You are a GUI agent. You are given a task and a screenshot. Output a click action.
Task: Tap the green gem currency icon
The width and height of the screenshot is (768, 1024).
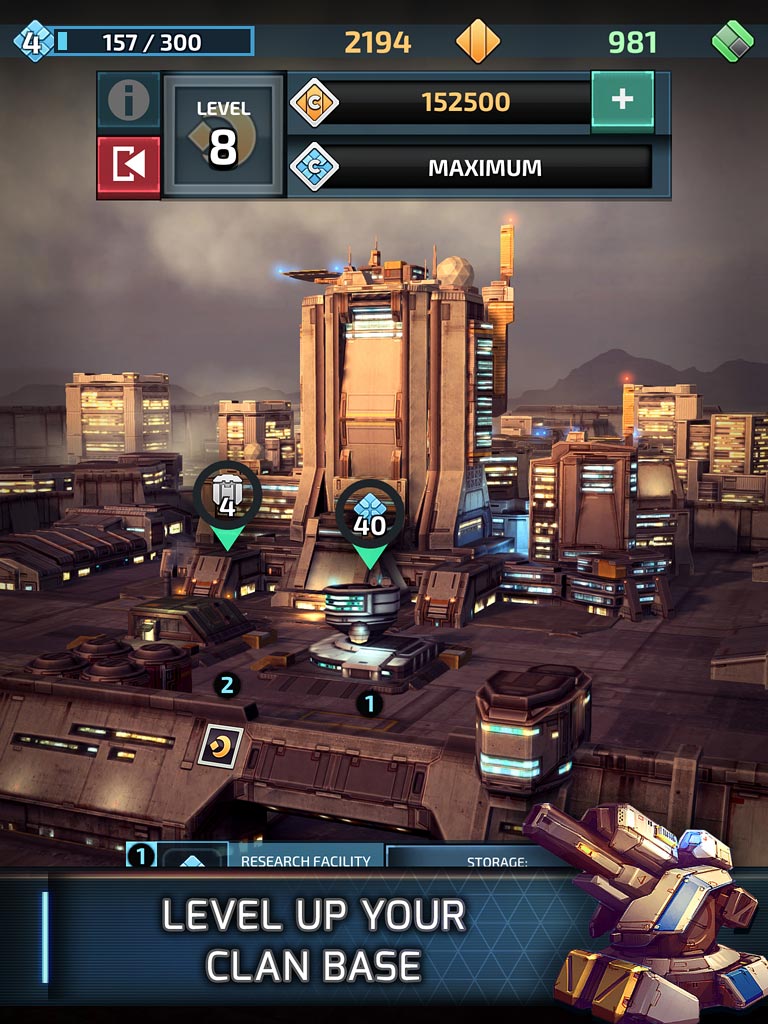(x=732, y=42)
